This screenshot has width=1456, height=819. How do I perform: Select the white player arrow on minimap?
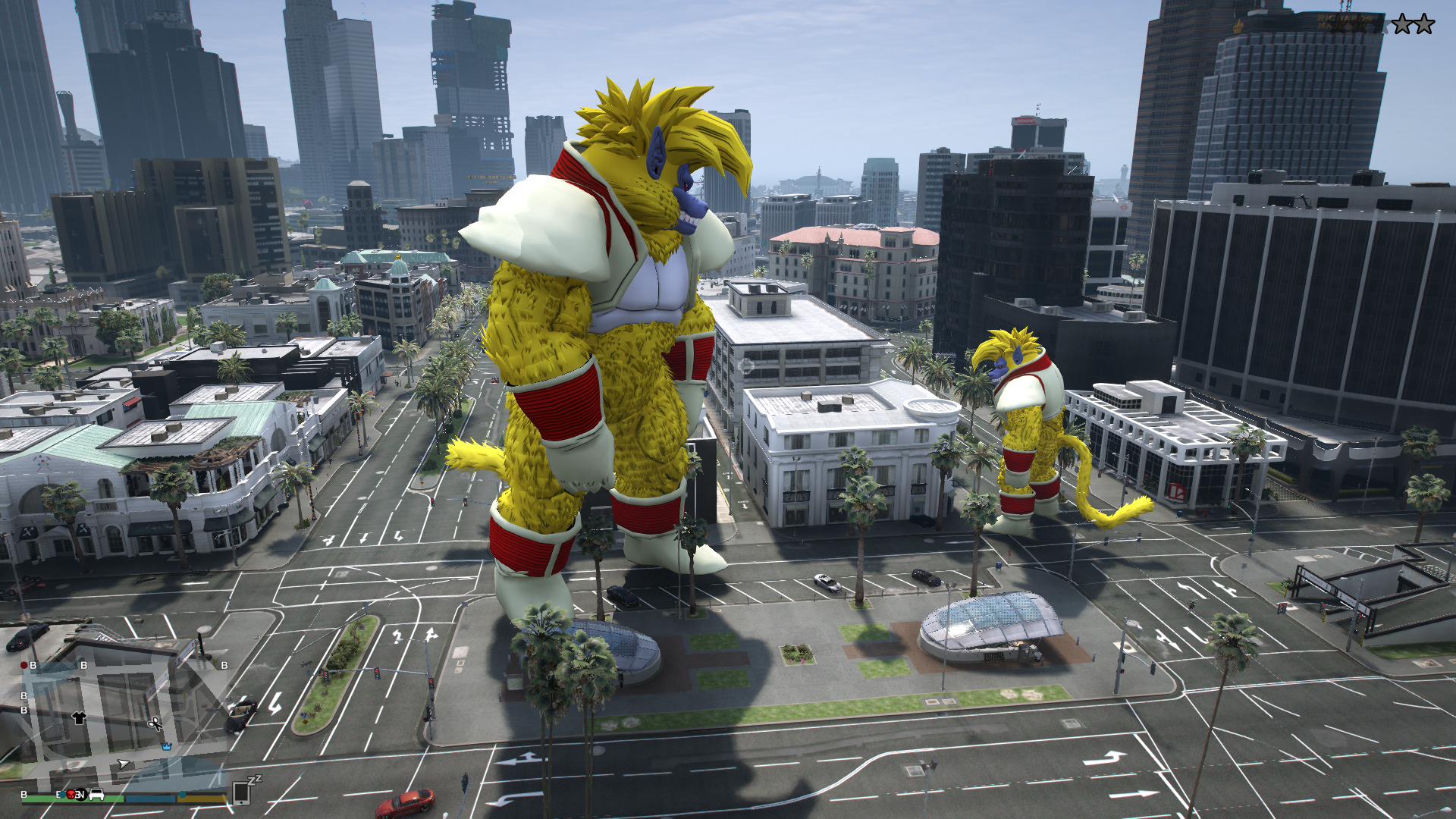pos(124,764)
